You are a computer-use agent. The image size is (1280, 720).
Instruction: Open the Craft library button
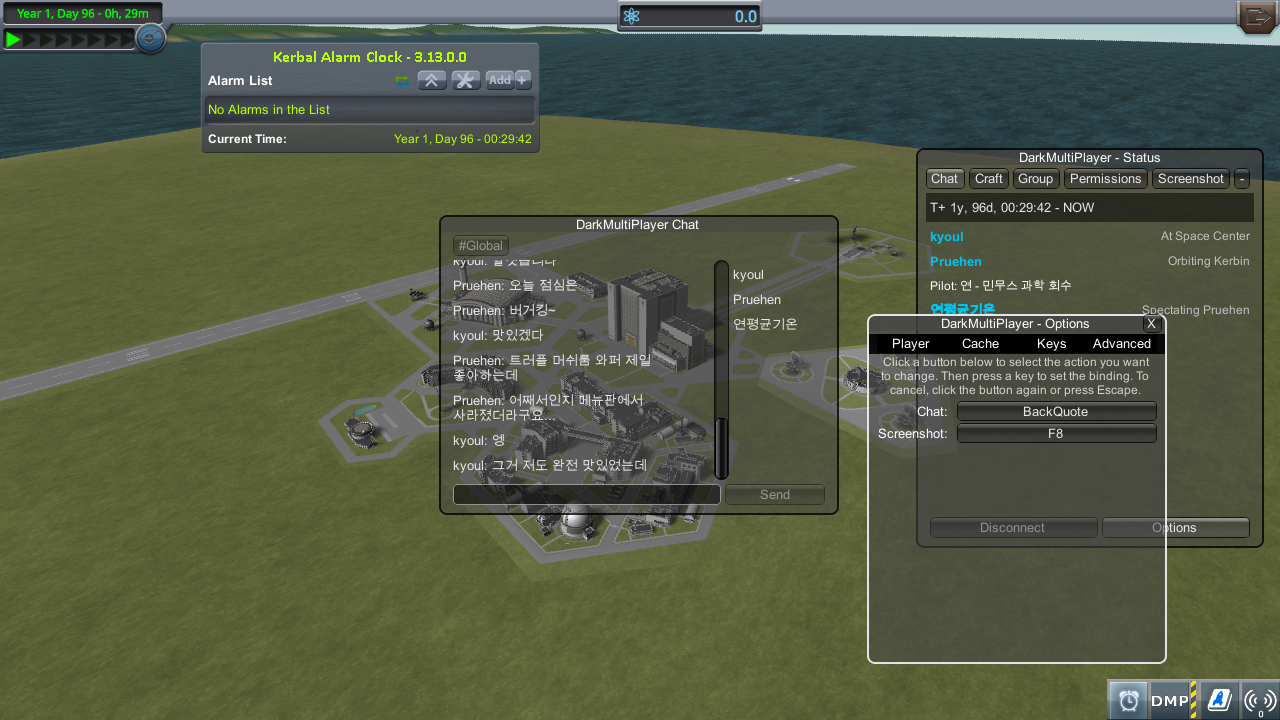click(x=989, y=179)
